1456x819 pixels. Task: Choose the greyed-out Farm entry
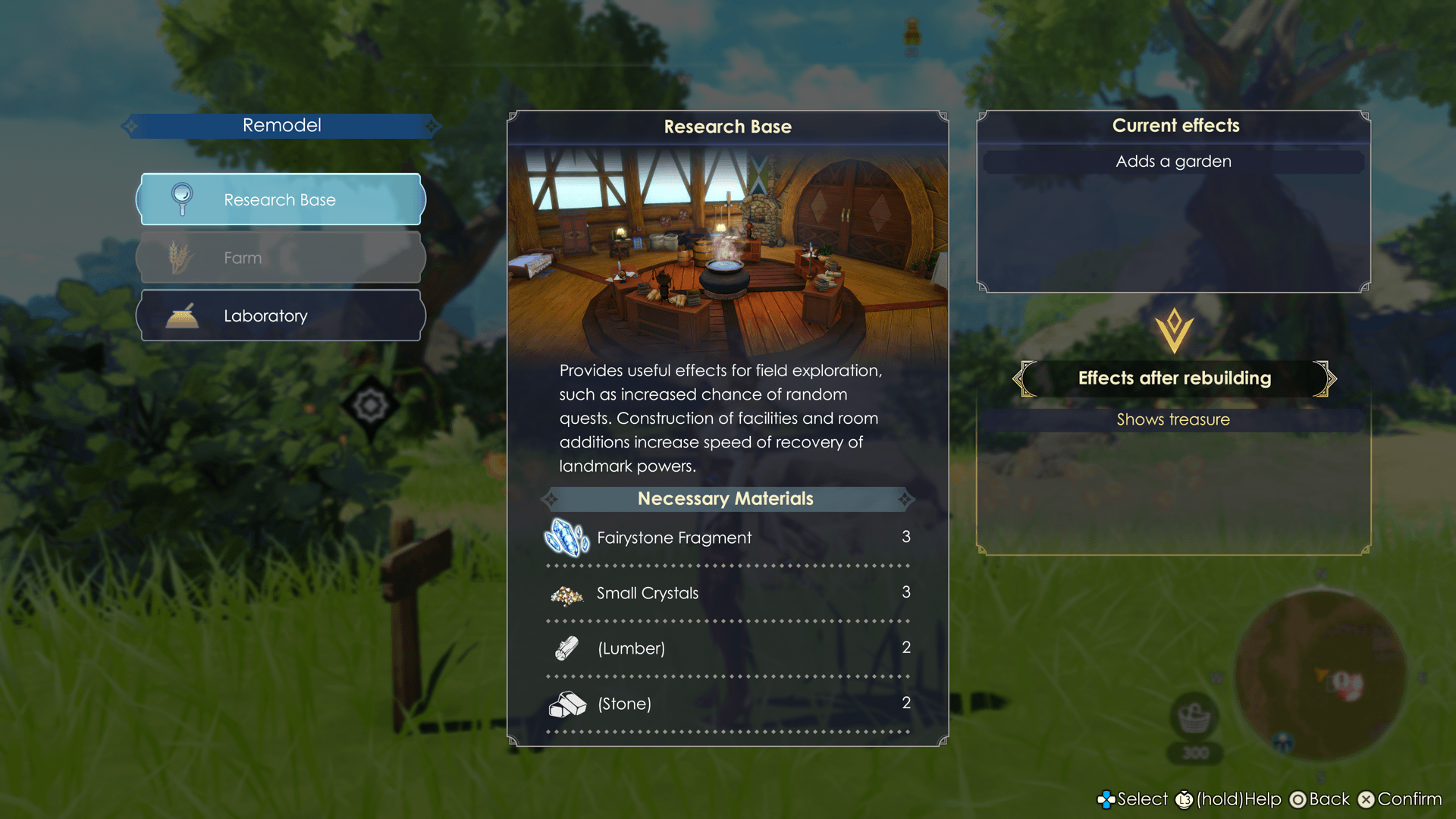click(281, 258)
